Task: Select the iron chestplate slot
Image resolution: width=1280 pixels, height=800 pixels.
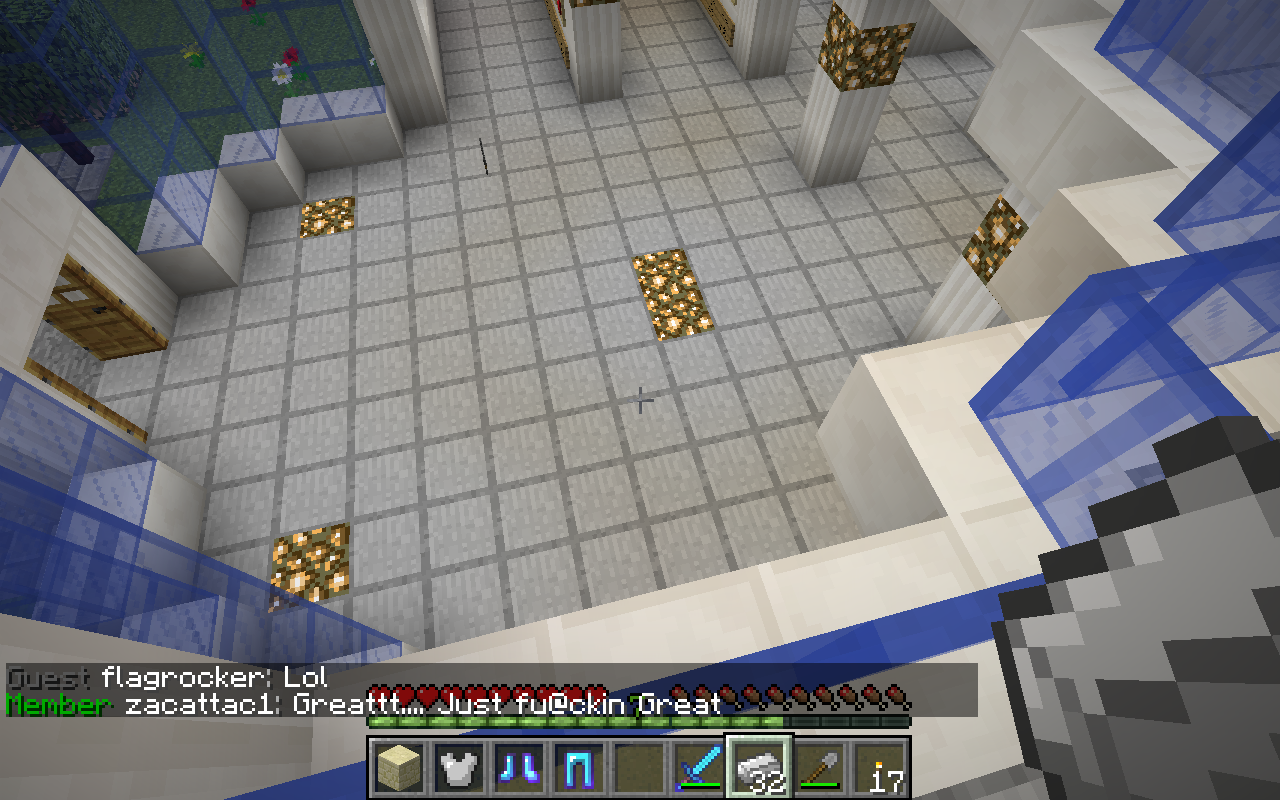Action: 460,769
